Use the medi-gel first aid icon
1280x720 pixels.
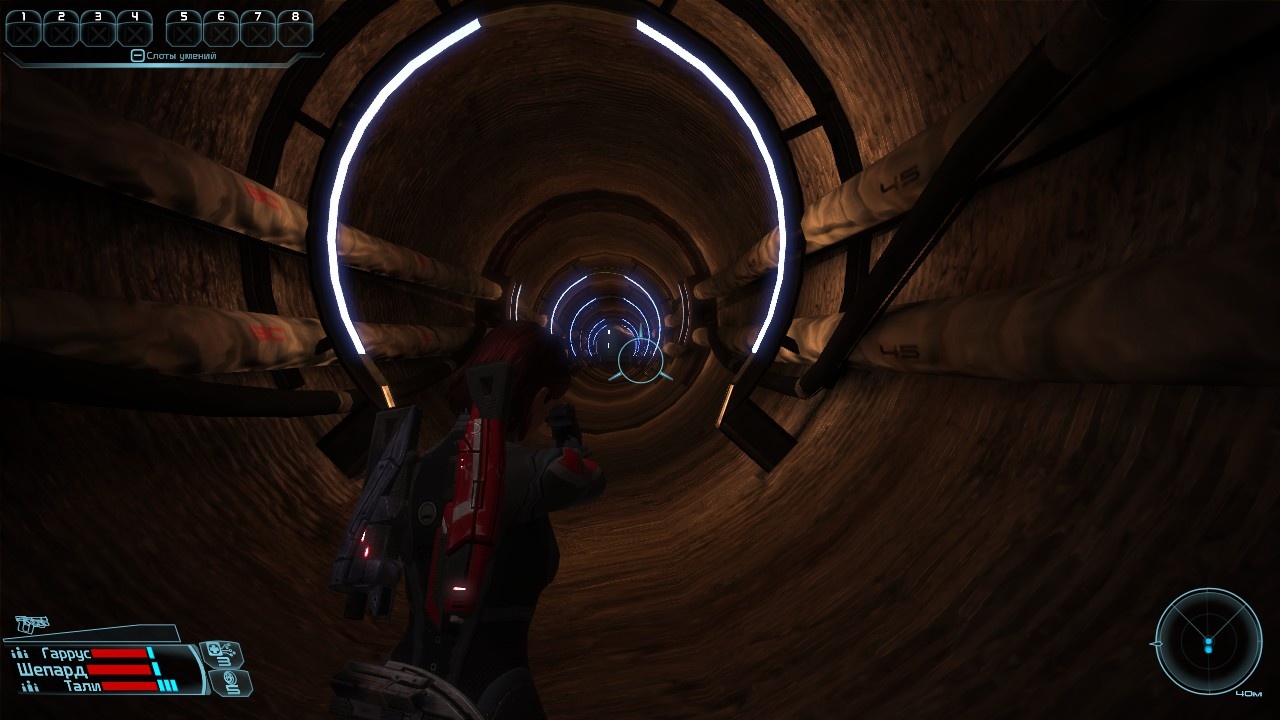pyautogui.click(x=221, y=655)
